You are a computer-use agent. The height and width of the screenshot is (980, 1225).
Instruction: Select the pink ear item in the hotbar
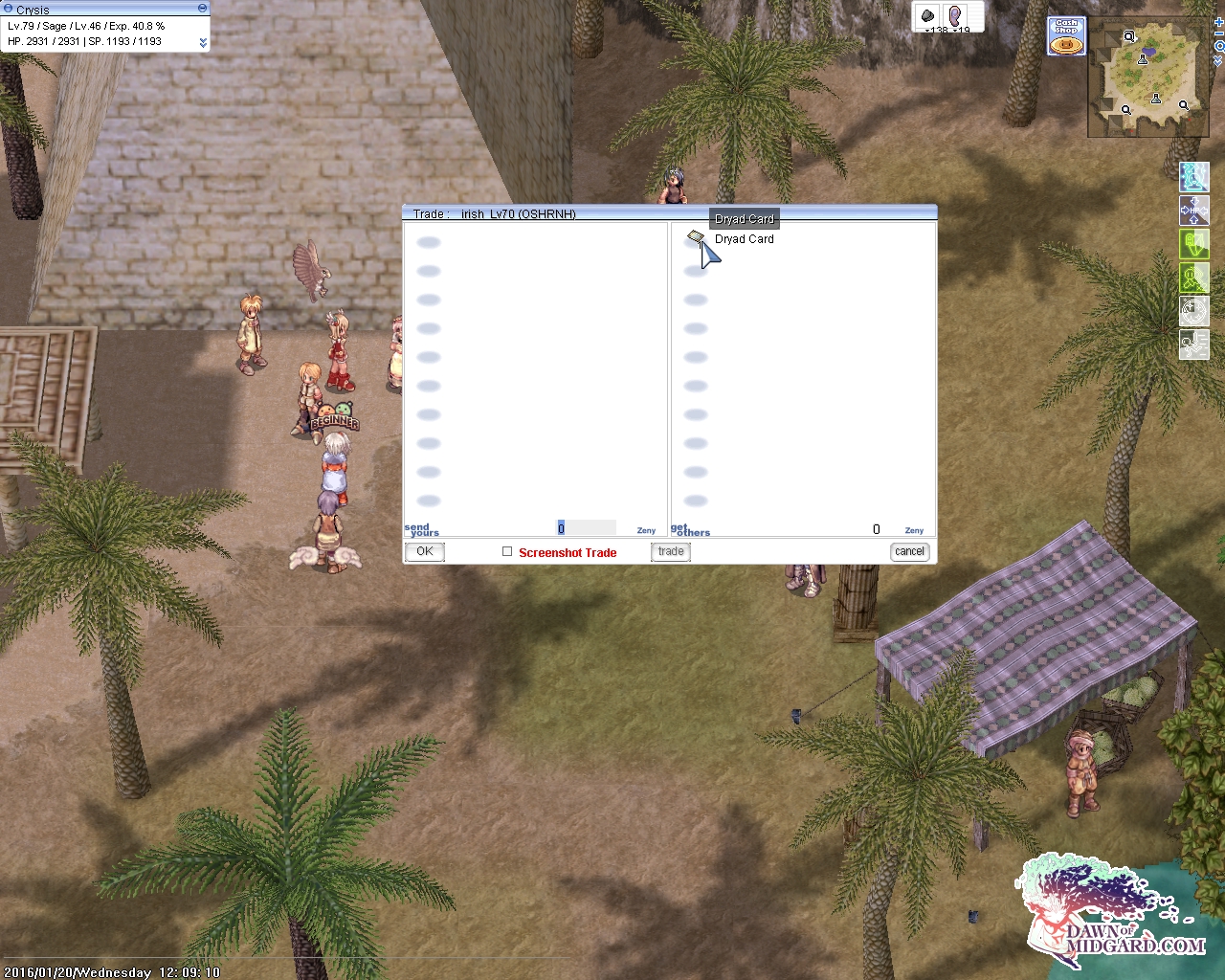(953, 16)
